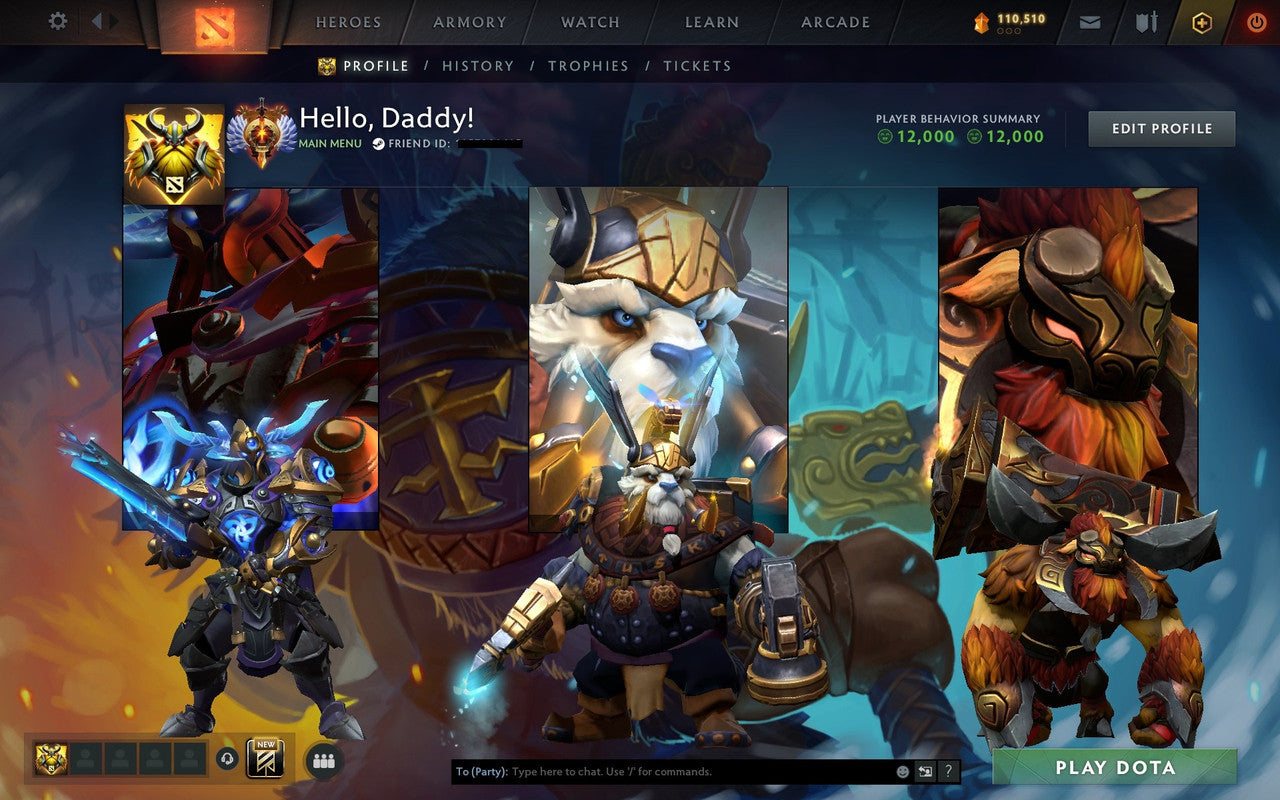
Task: Open settings with the gear icon
Action: 57,21
